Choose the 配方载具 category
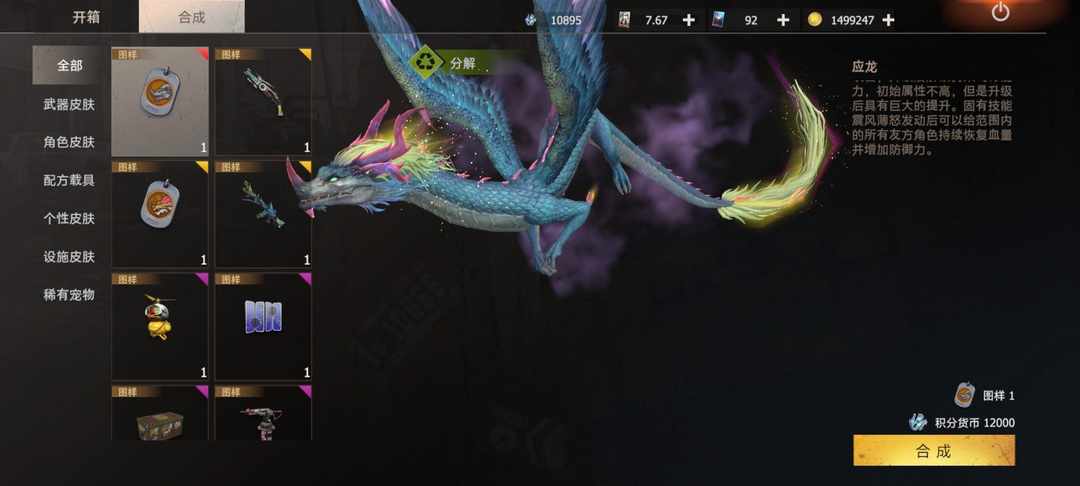The height and width of the screenshot is (486, 1080). click(x=70, y=180)
